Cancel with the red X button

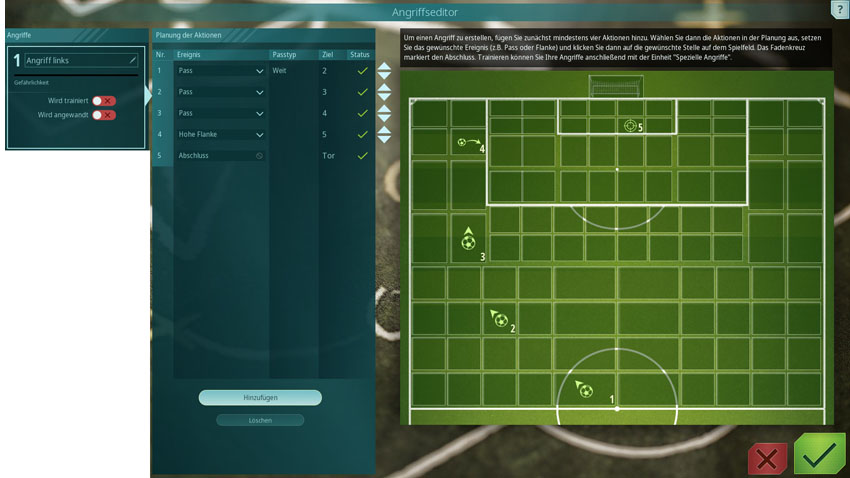[x=768, y=458]
